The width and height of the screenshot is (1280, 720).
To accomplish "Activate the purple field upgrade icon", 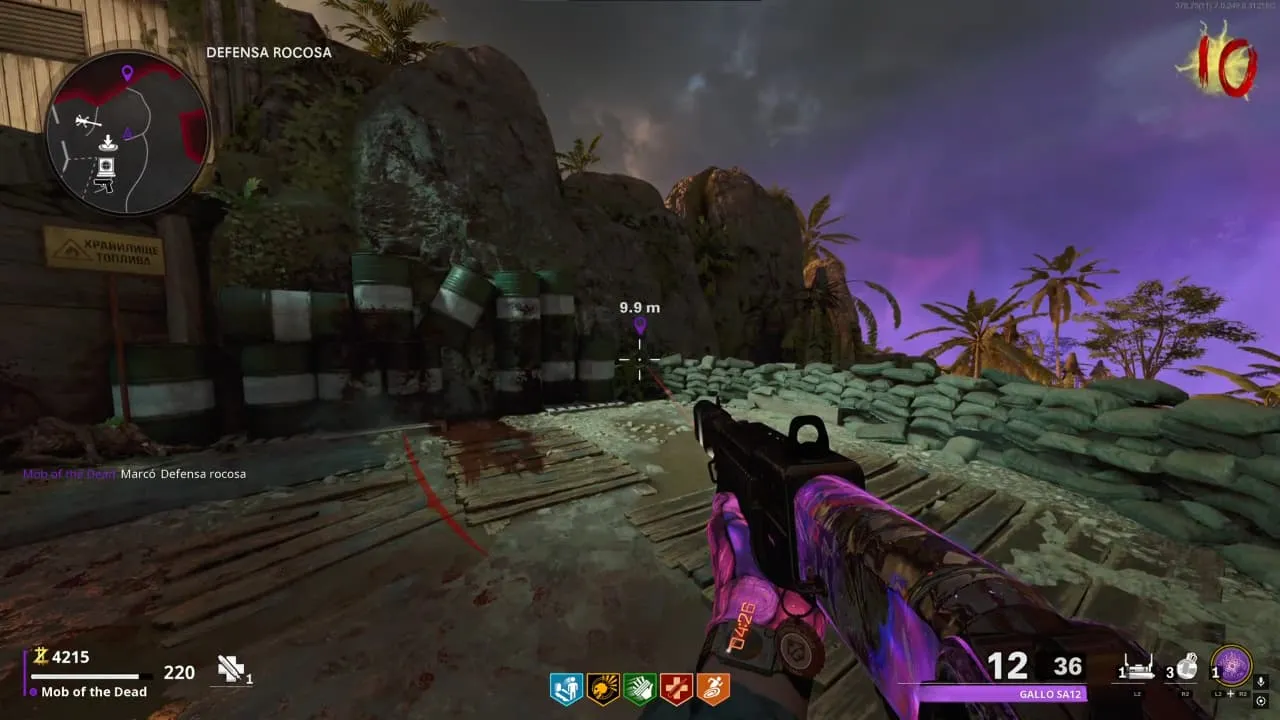I will click(1231, 666).
